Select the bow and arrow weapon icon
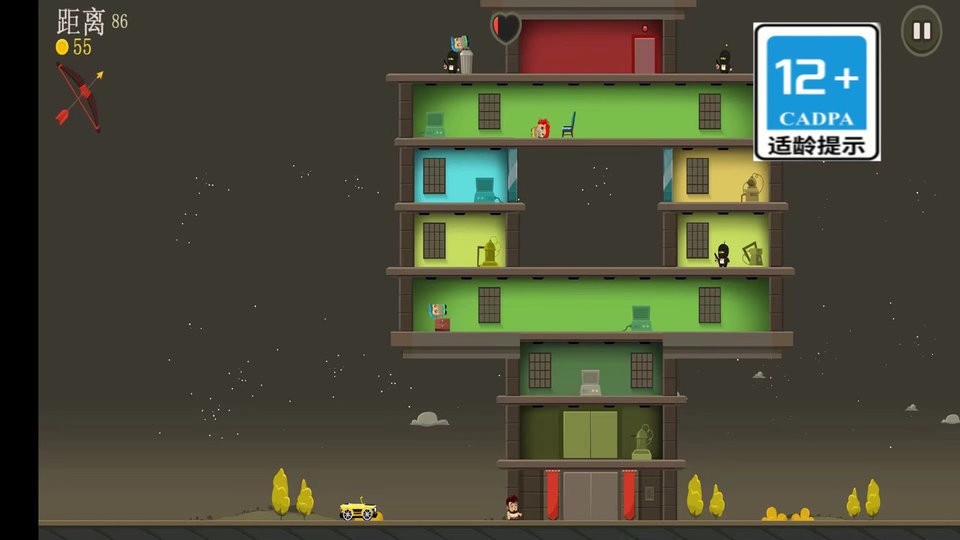 tap(78, 96)
